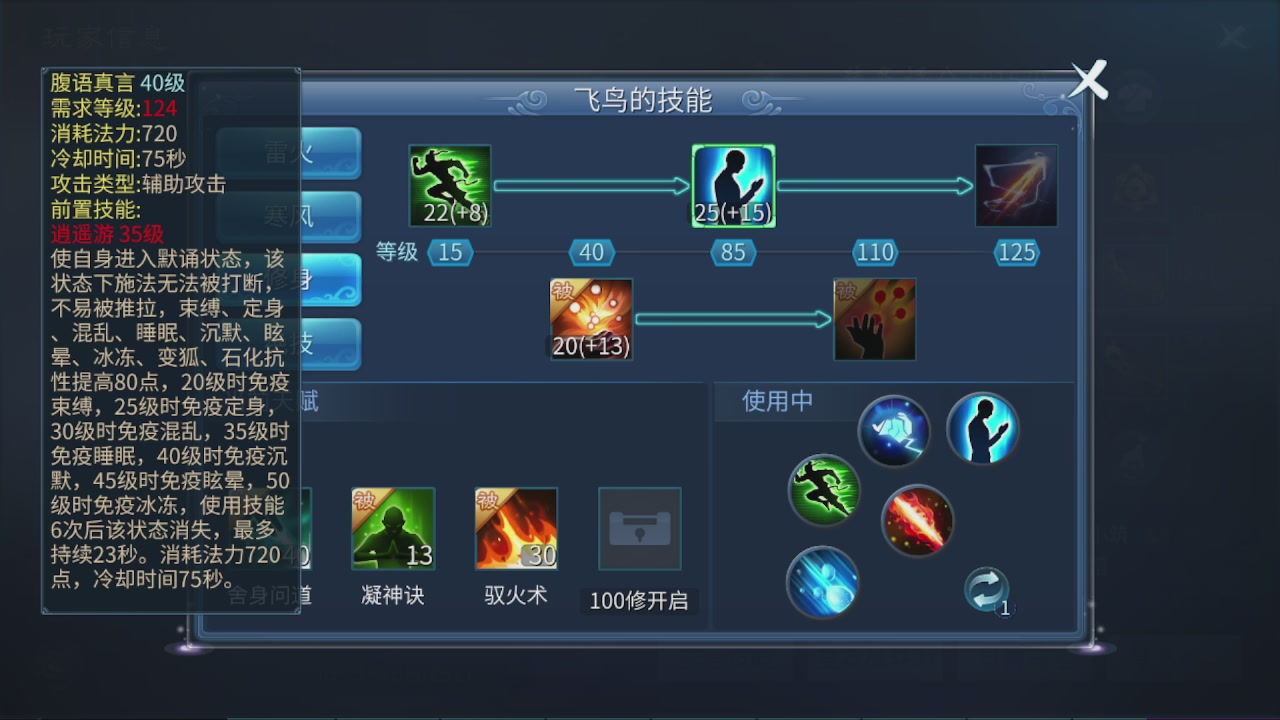
Task: Open the 修身 skill category
Action: (x=330, y=281)
